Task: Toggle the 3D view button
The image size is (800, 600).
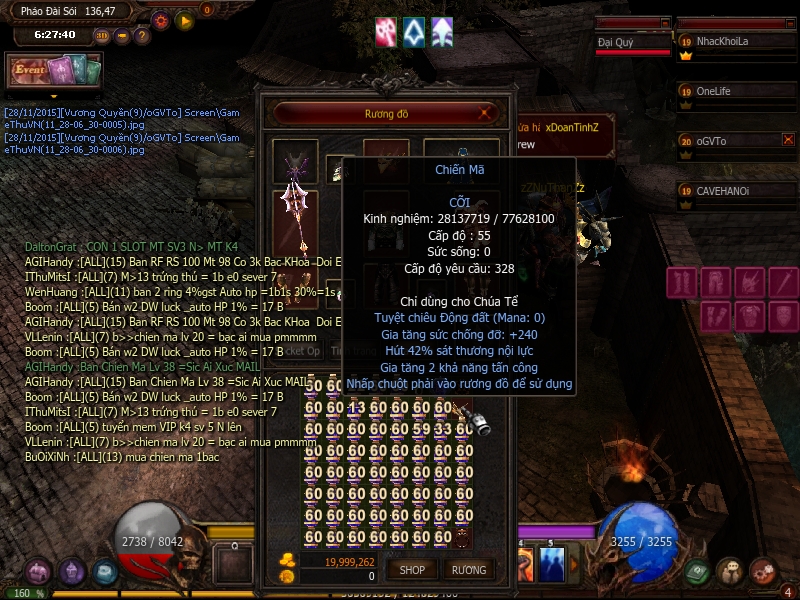Action: (x=102, y=35)
